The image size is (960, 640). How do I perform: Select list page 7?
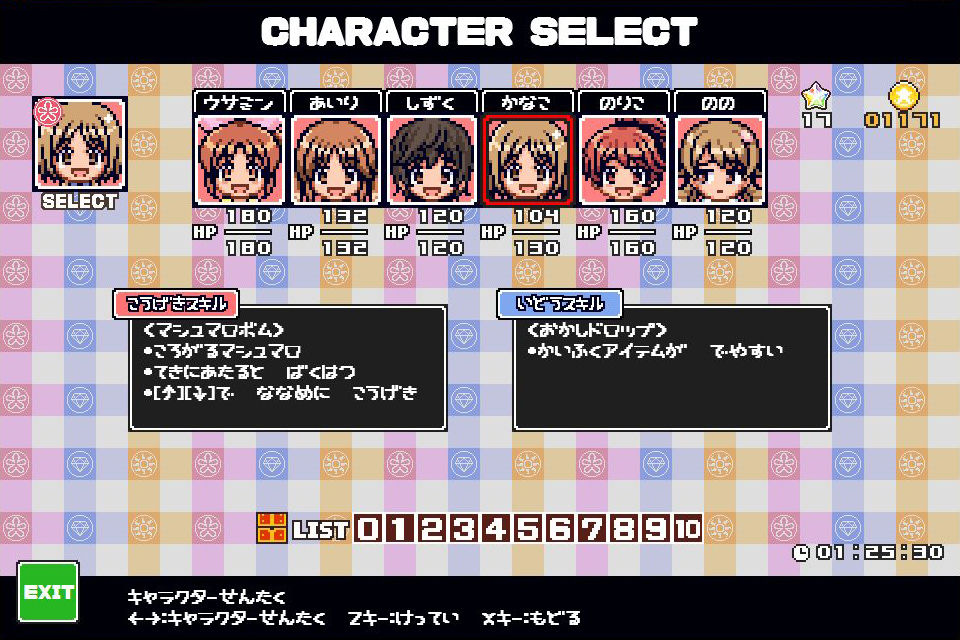tap(592, 527)
